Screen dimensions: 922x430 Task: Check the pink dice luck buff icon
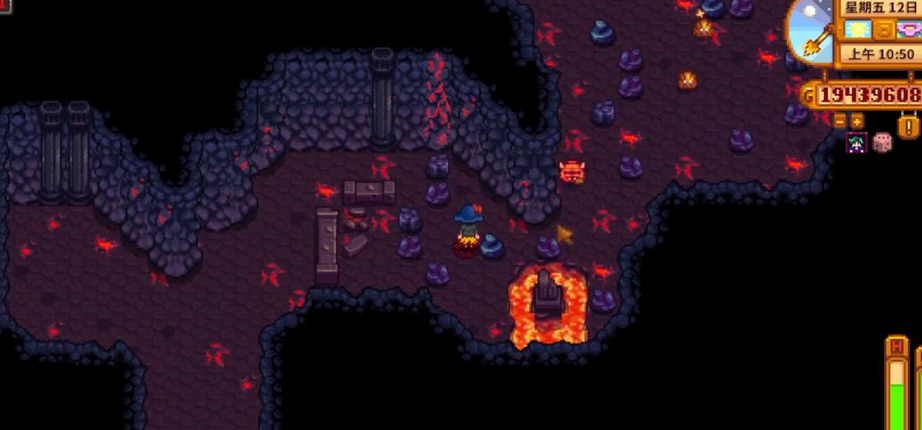coord(882,142)
